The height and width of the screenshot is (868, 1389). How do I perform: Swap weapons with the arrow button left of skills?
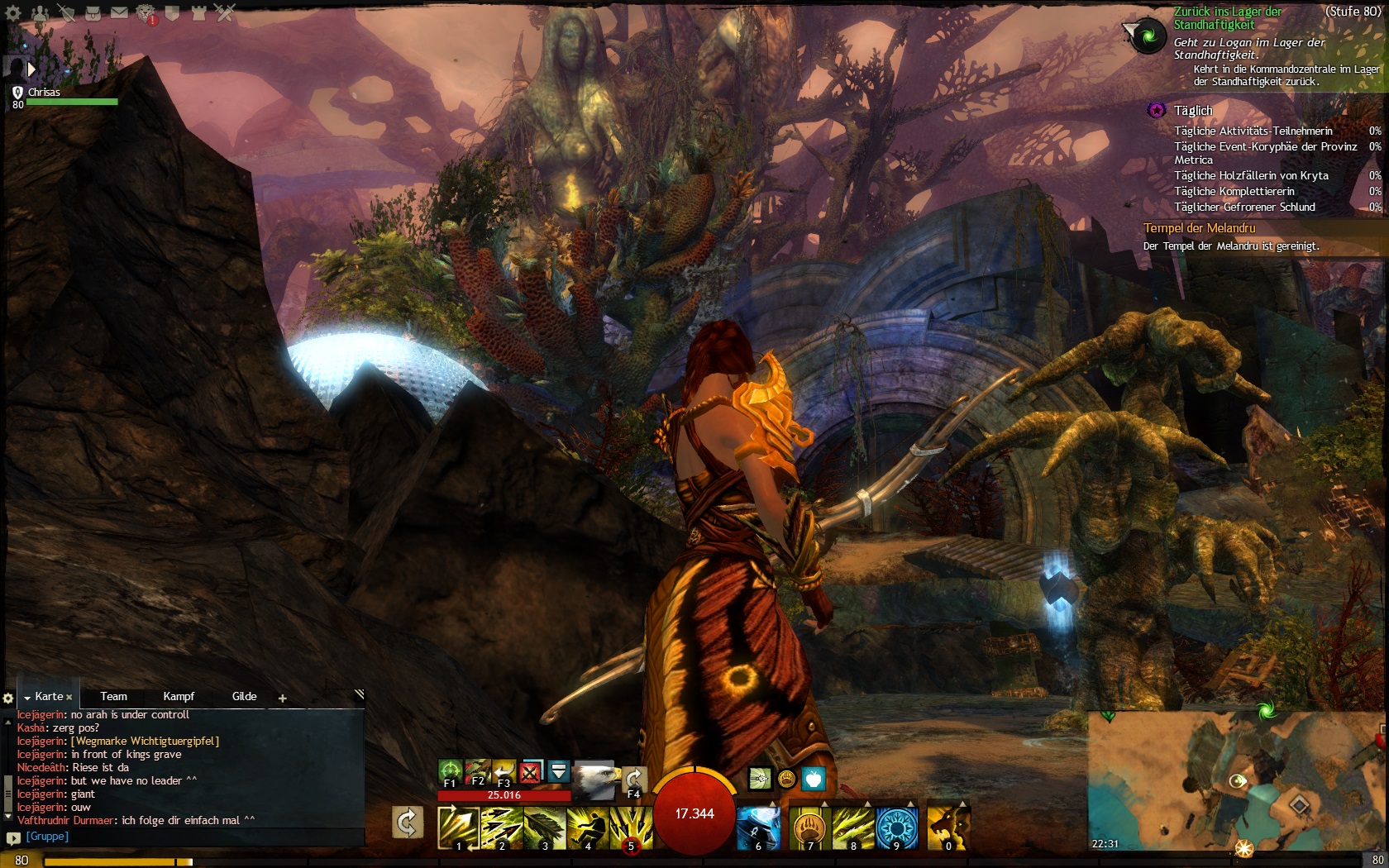click(407, 823)
